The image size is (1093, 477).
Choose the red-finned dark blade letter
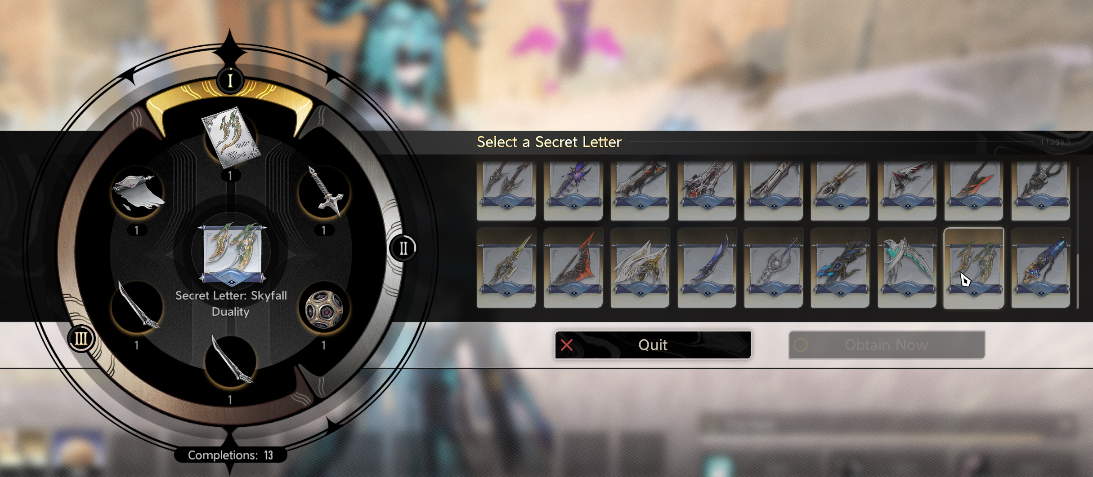point(573,267)
